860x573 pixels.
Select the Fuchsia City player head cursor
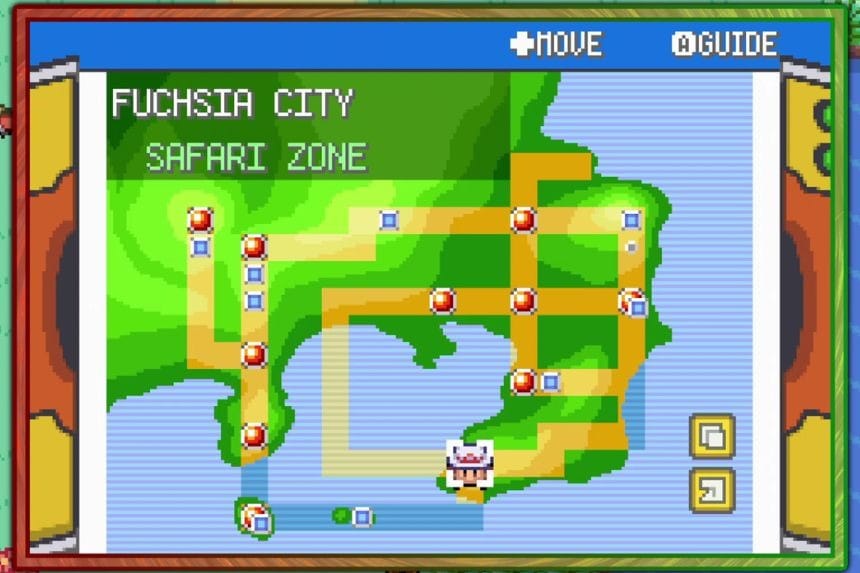click(469, 462)
